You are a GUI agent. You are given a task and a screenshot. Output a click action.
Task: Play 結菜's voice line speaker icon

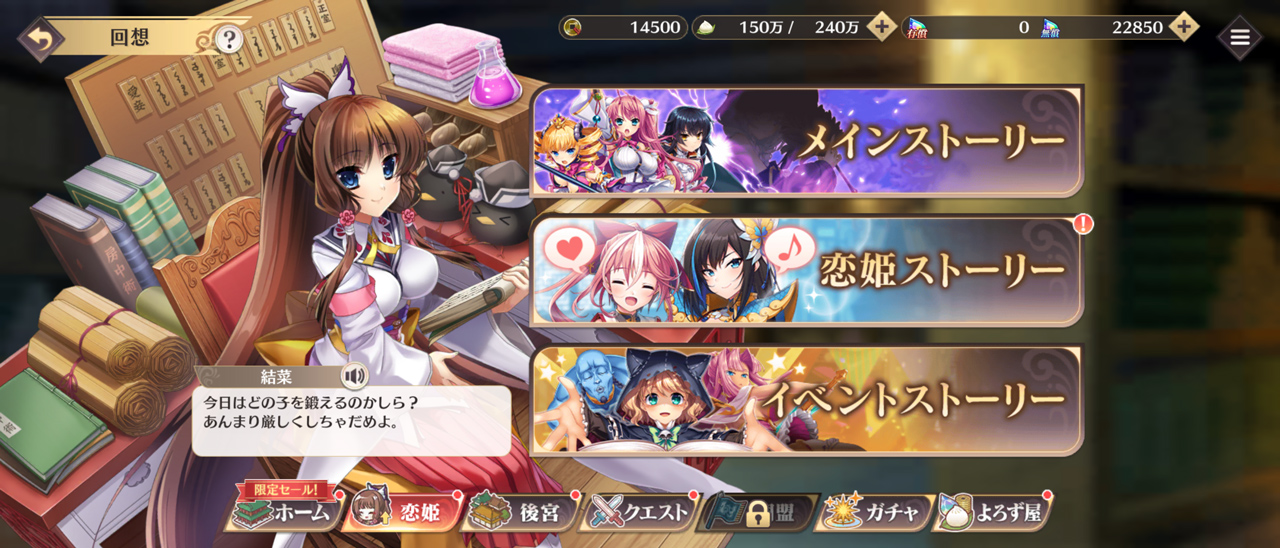pyautogui.click(x=353, y=376)
